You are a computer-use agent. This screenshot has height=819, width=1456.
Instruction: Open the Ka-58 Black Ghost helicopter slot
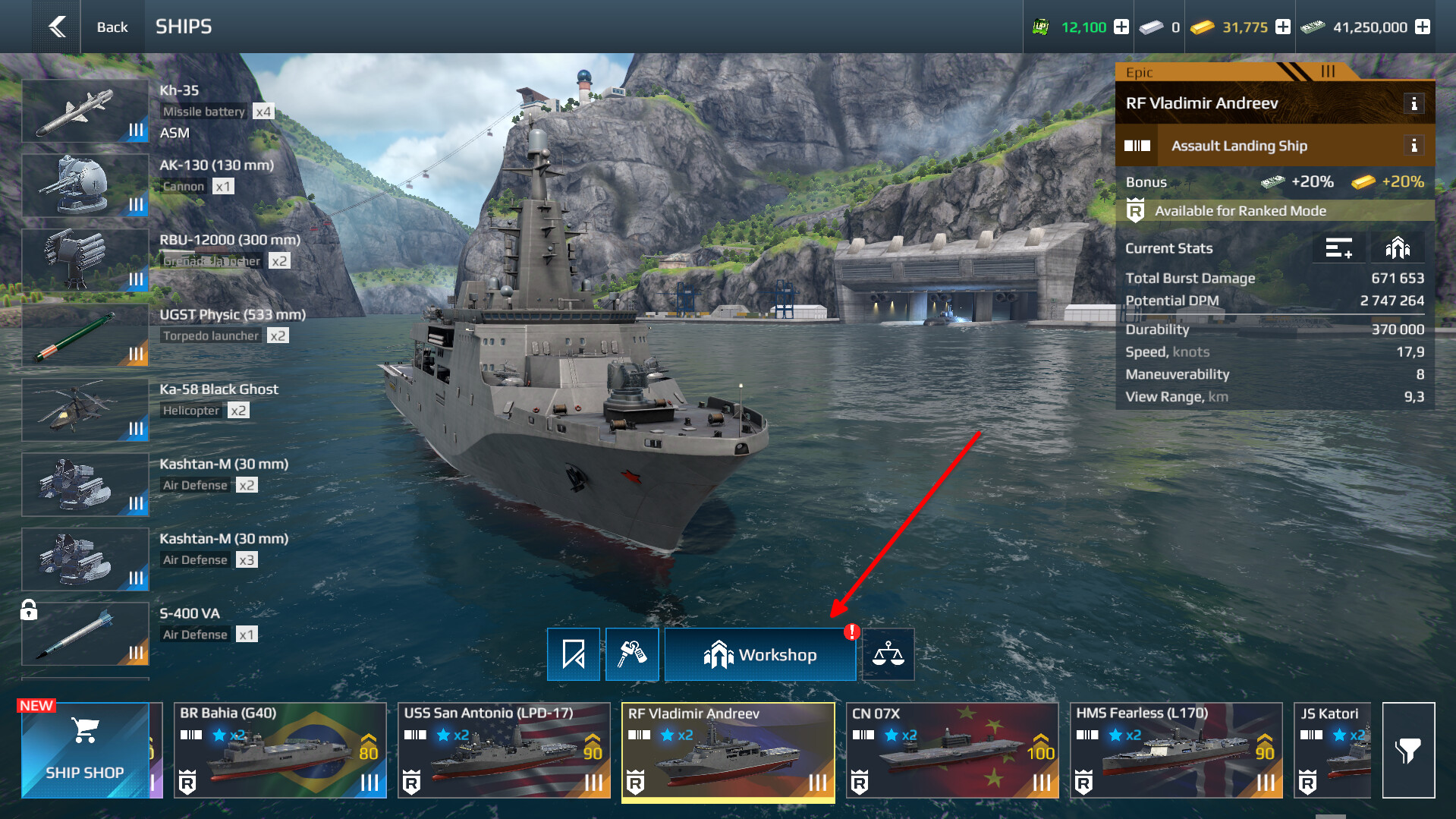click(85, 410)
